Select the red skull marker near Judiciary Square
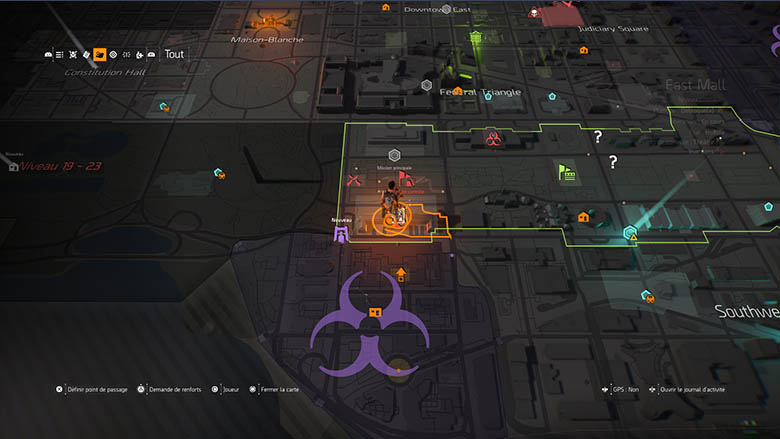Screen dimensions: 780x439 point(535,13)
